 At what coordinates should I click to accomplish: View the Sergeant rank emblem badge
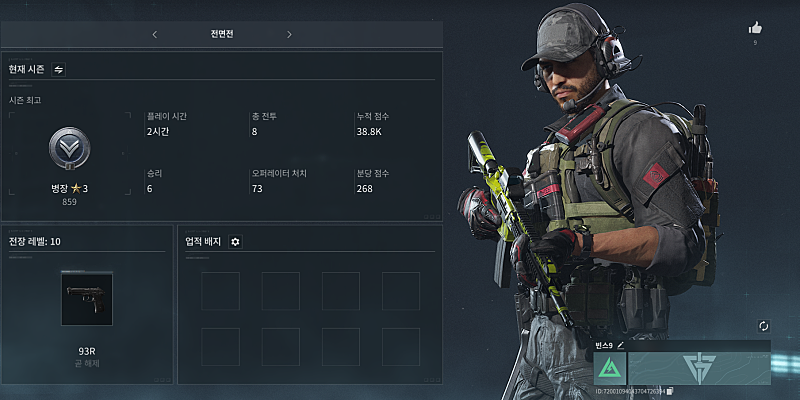[70, 150]
